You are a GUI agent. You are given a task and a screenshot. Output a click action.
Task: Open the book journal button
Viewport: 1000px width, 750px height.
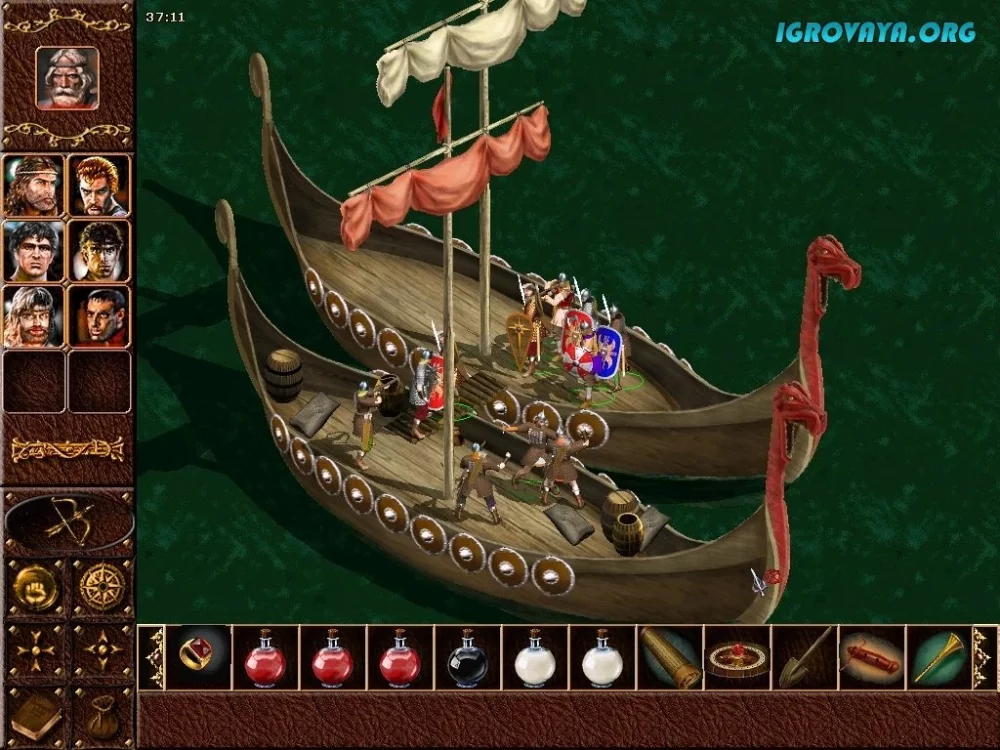pyautogui.click(x=35, y=716)
